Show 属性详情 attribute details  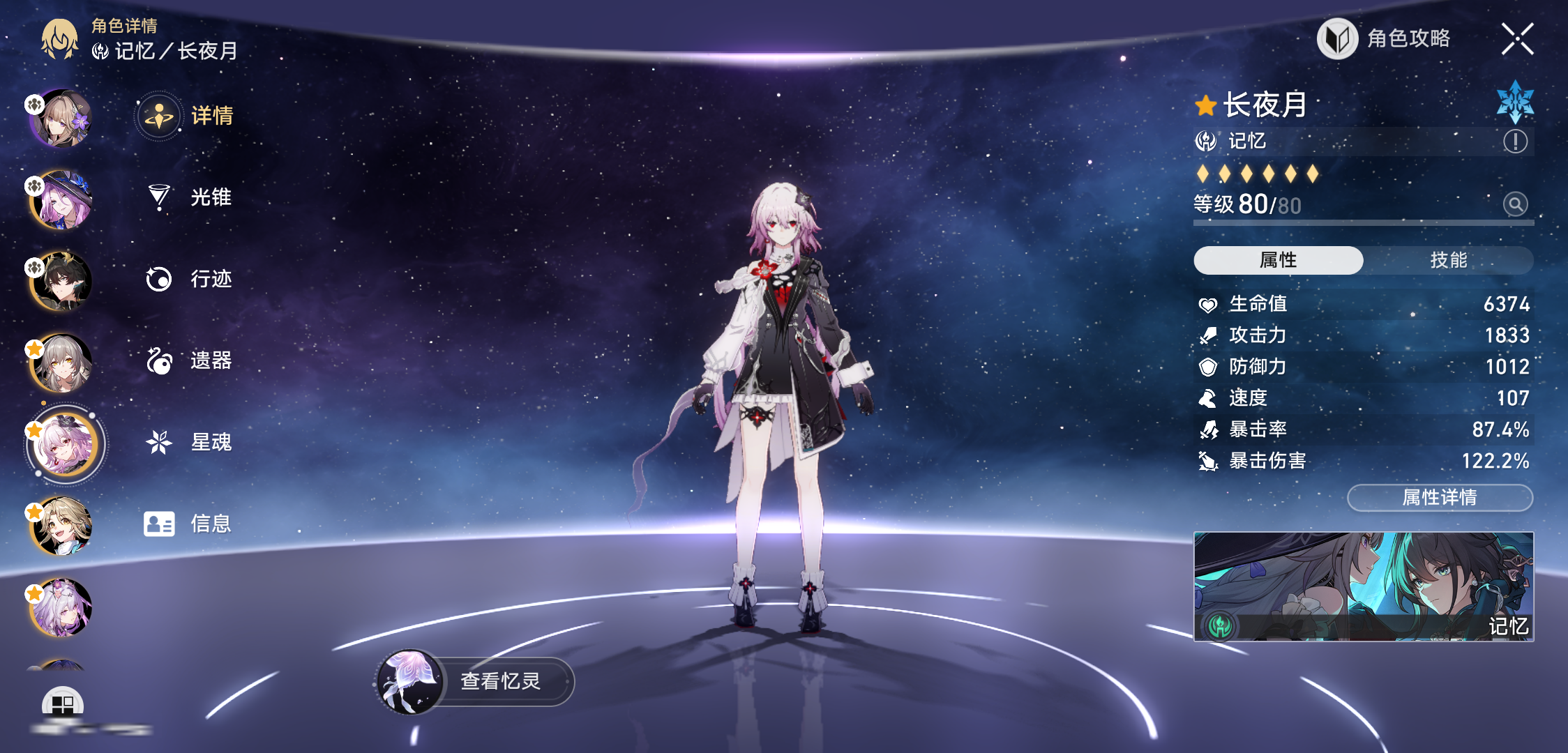1440,497
